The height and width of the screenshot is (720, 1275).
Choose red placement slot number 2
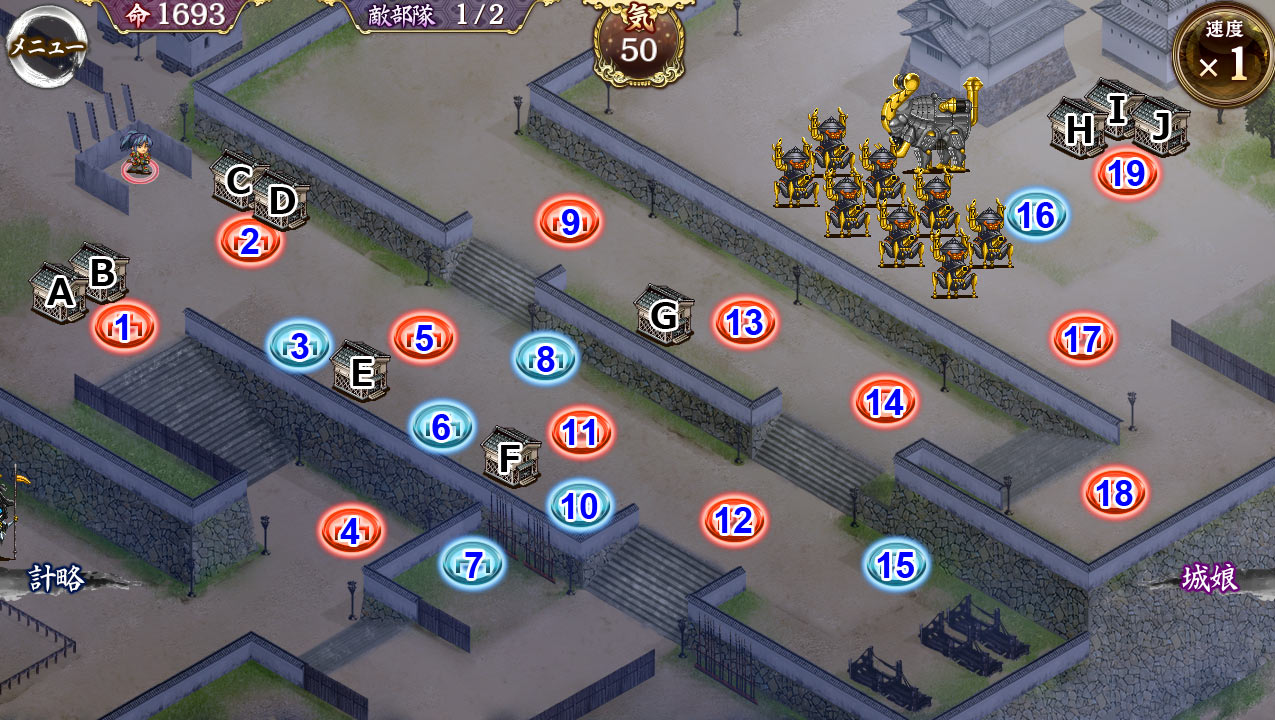tap(250, 241)
